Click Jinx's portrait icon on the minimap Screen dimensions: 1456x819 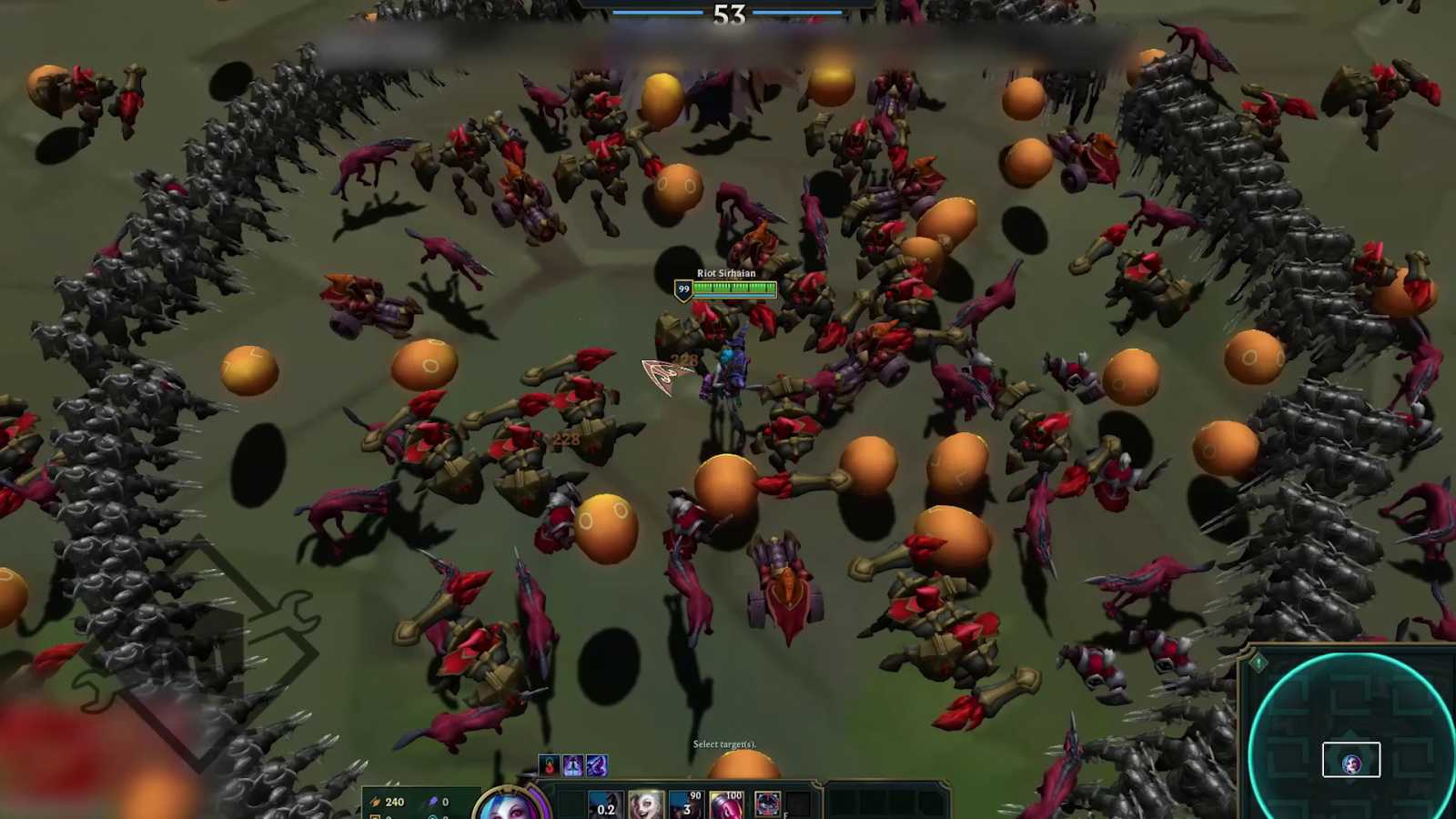pos(1352,762)
